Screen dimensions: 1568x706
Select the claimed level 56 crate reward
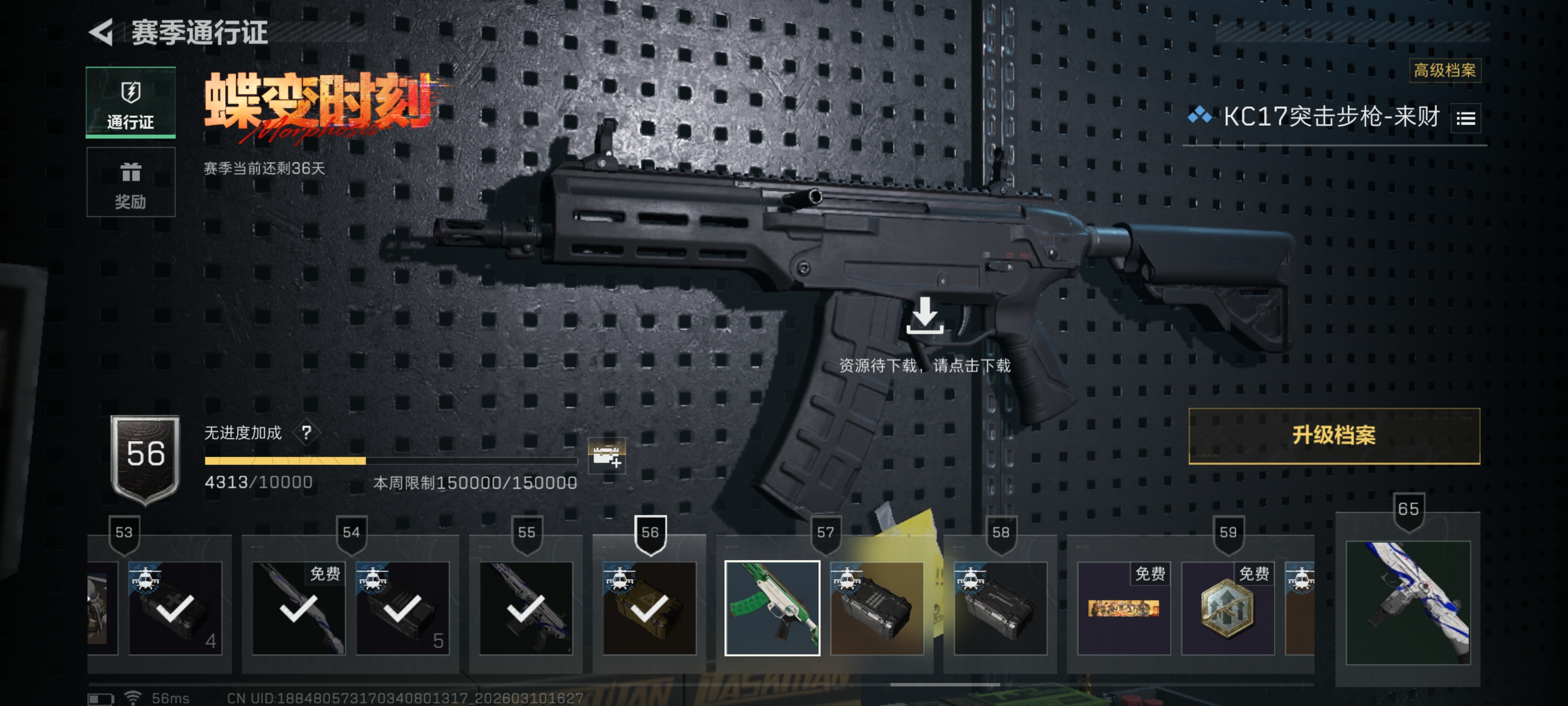click(x=649, y=608)
